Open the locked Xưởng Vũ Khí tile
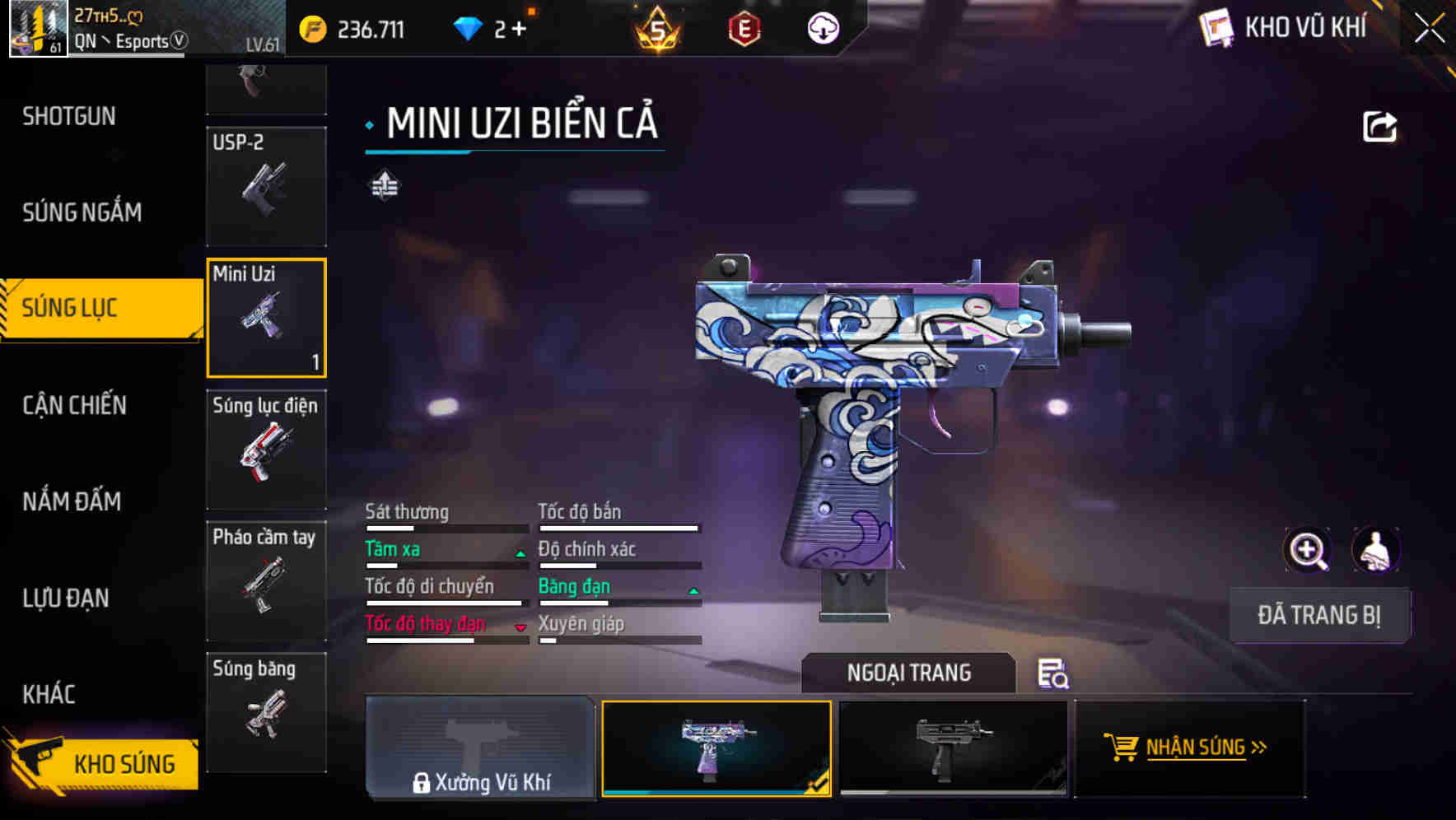 point(480,748)
